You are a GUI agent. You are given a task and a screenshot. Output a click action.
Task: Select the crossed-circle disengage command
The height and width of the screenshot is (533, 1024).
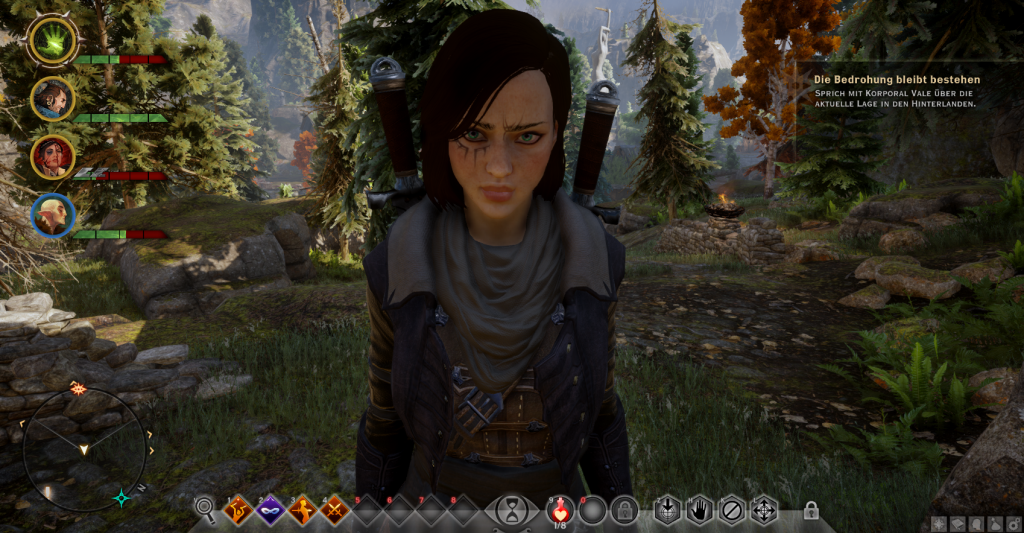[x=732, y=510]
